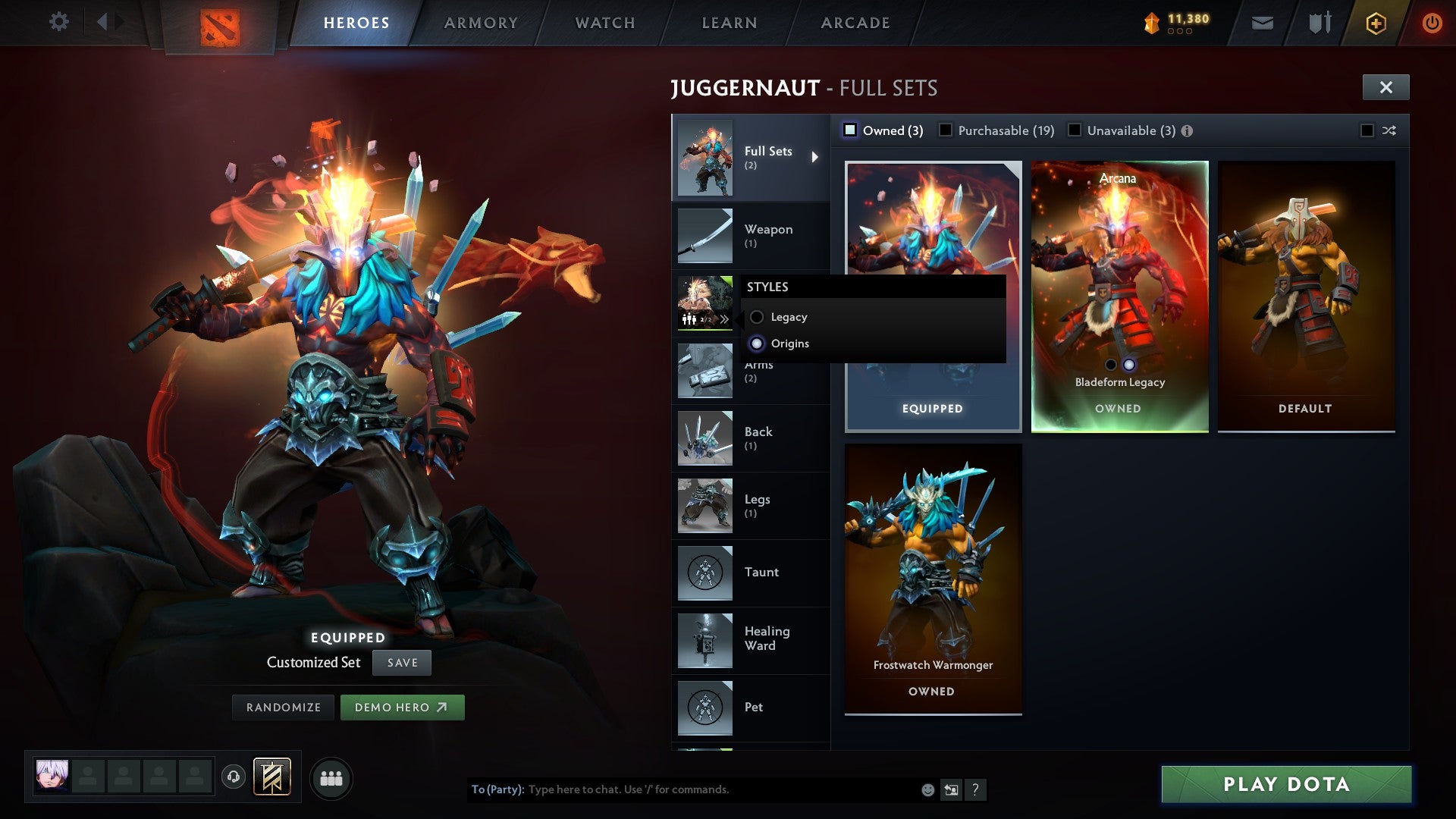Open the settings gear icon
This screenshot has height=819, width=1456.
pyautogui.click(x=58, y=21)
